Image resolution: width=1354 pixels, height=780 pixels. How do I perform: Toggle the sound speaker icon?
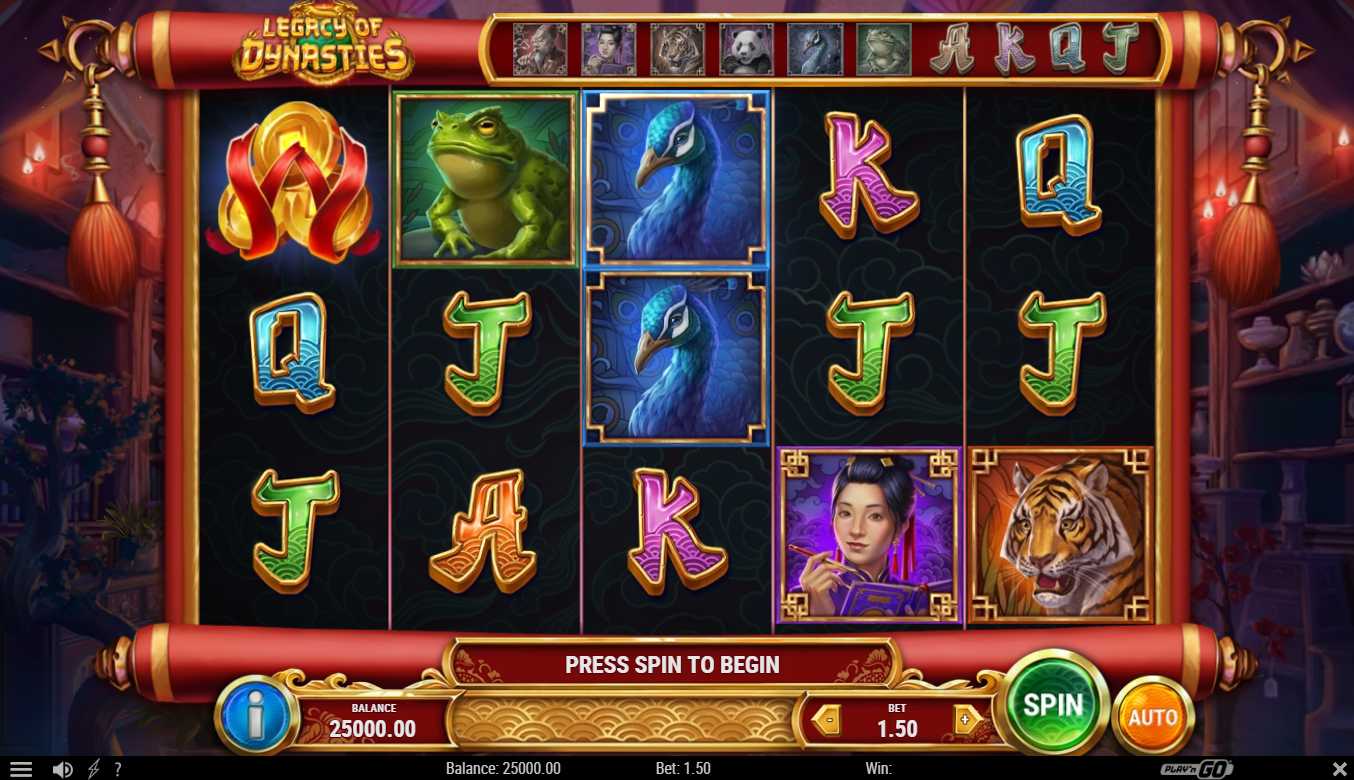point(62,769)
